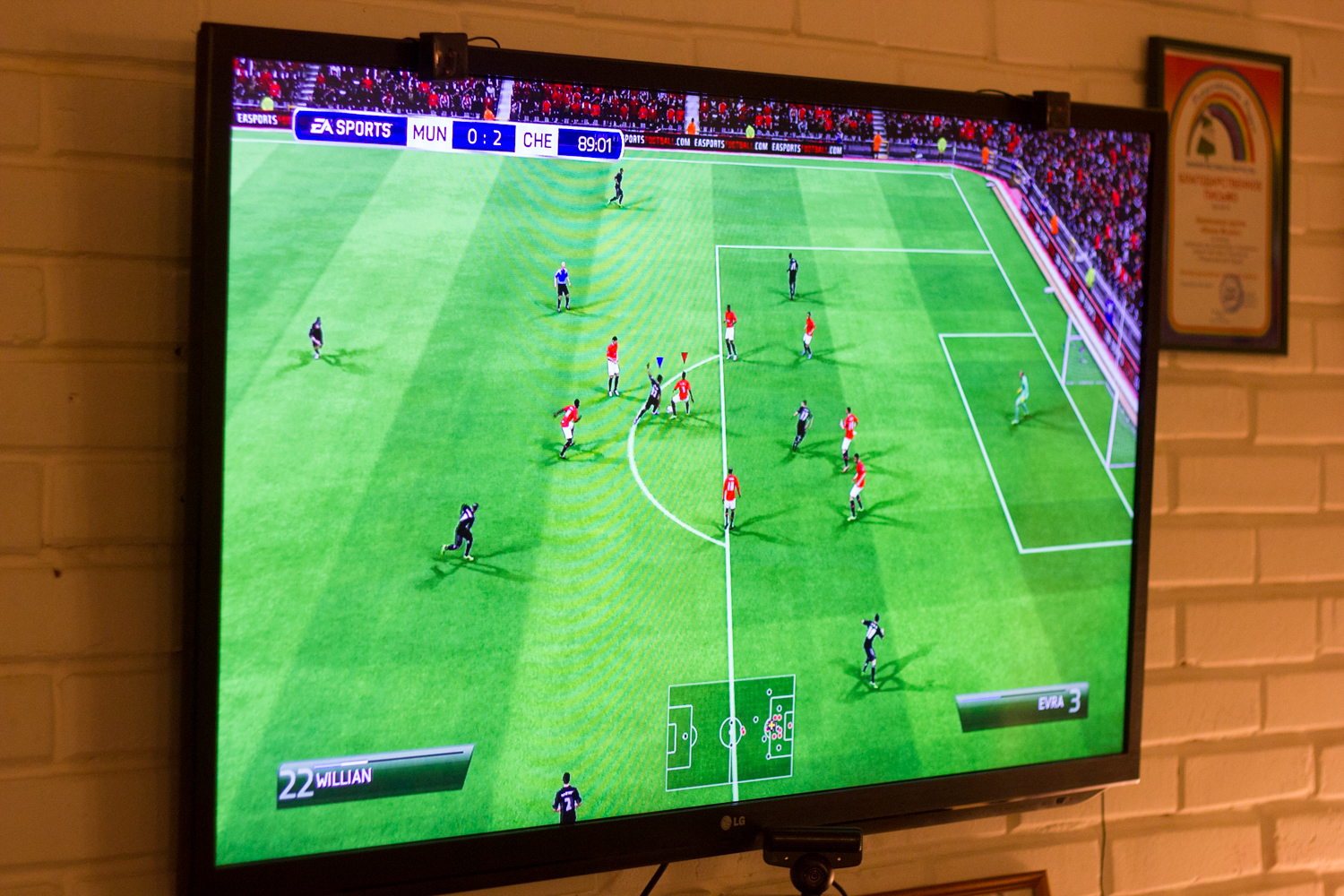This screenshot has height=896, width=1344.
Task: Click the EA Sports logo on scoreboard
Action: click(350, 128)
